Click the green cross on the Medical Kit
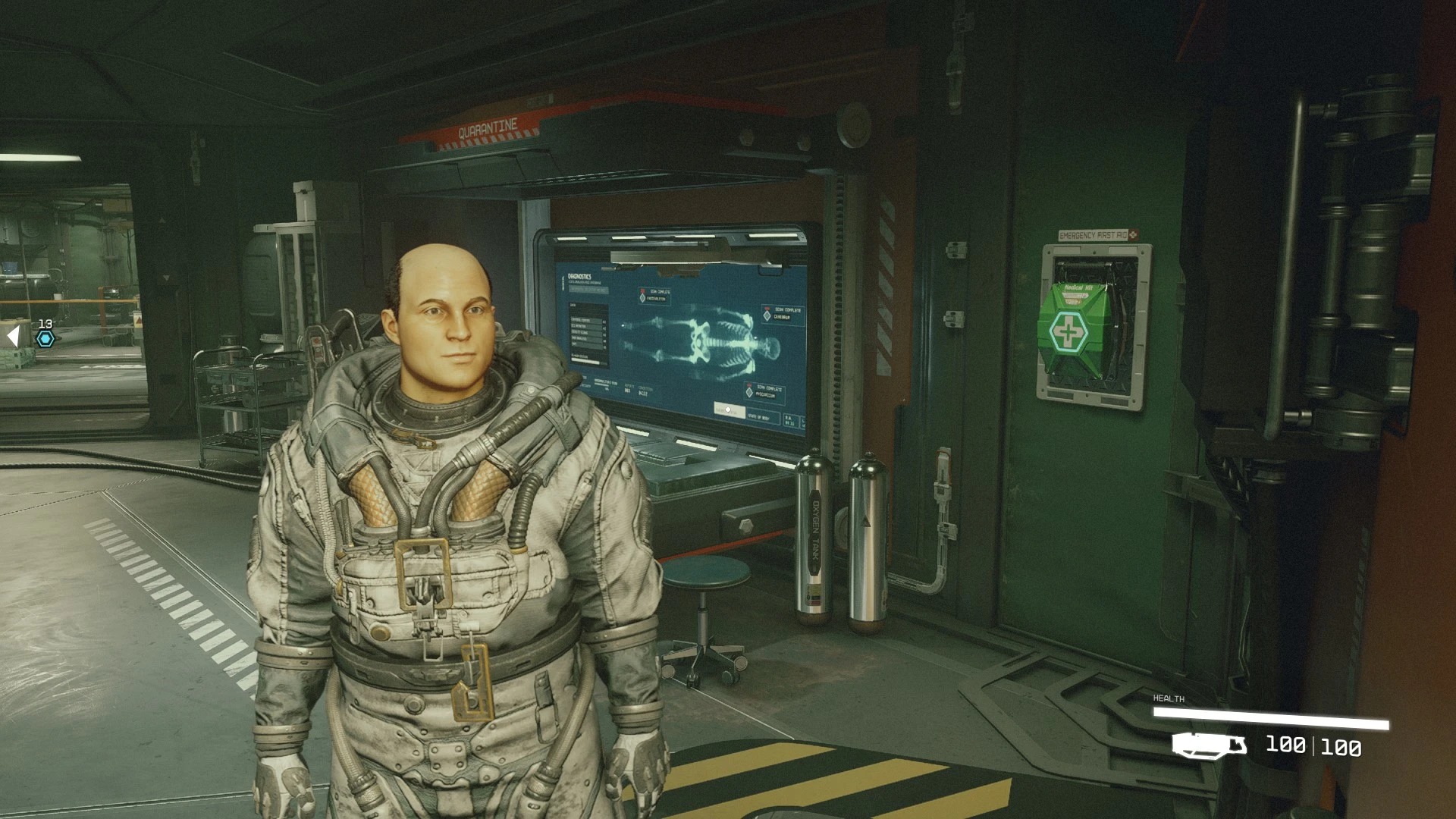The height and width of the screenshot is (819, 1456). click(1067, 329)
